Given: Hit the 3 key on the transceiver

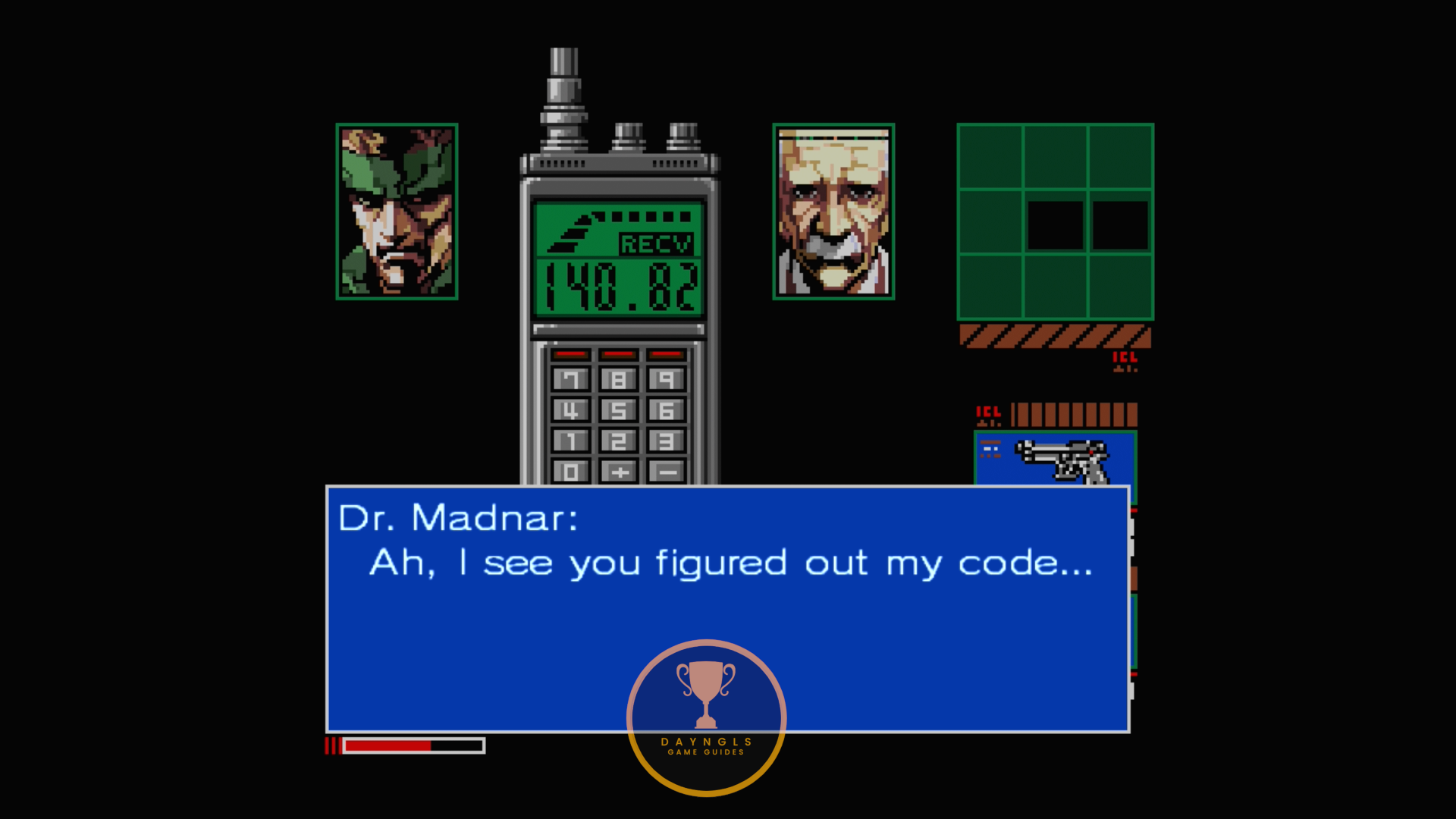Looking at the screenshot, I should [667, 441].
